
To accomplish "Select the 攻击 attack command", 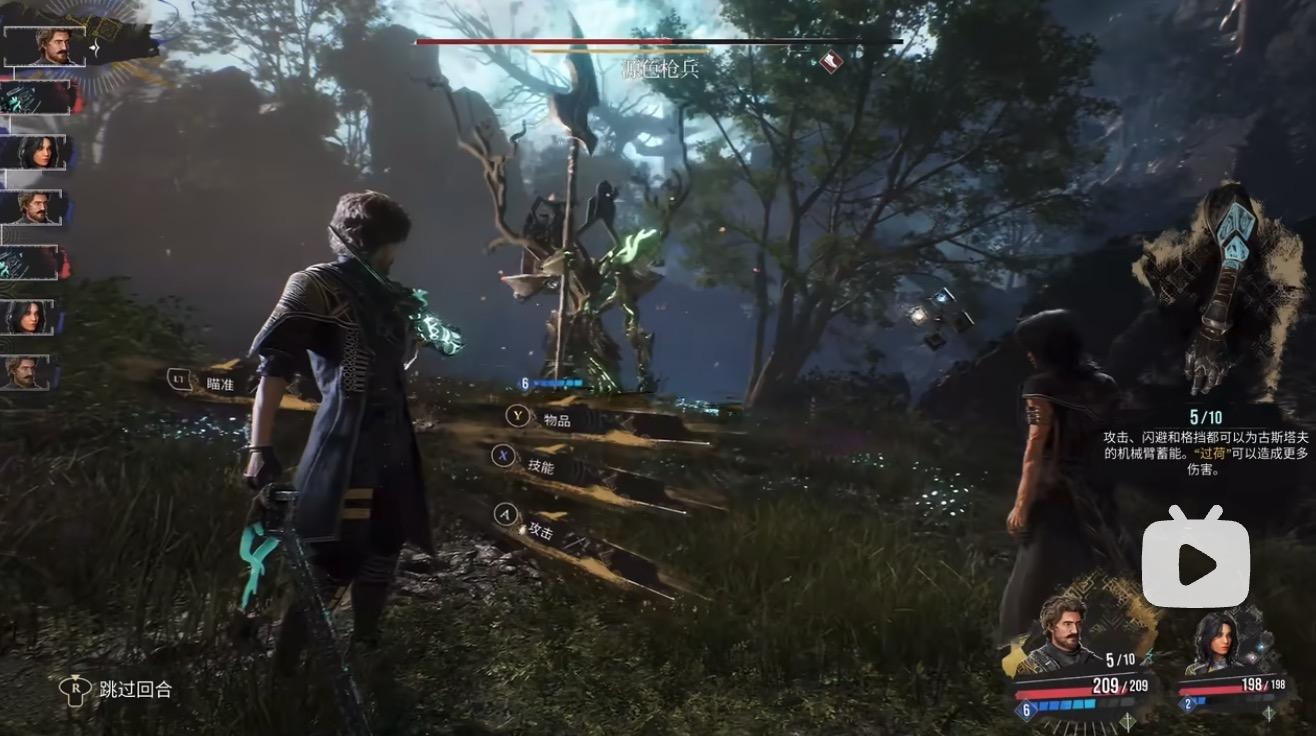I will coord(540,530).
